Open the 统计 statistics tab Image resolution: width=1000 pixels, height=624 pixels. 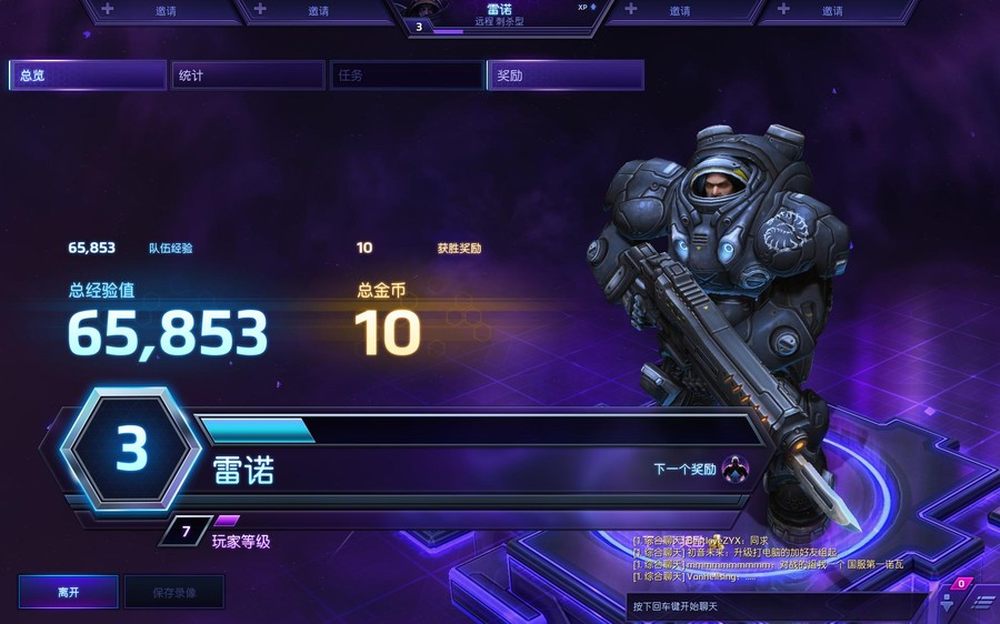tap(247, 76)
